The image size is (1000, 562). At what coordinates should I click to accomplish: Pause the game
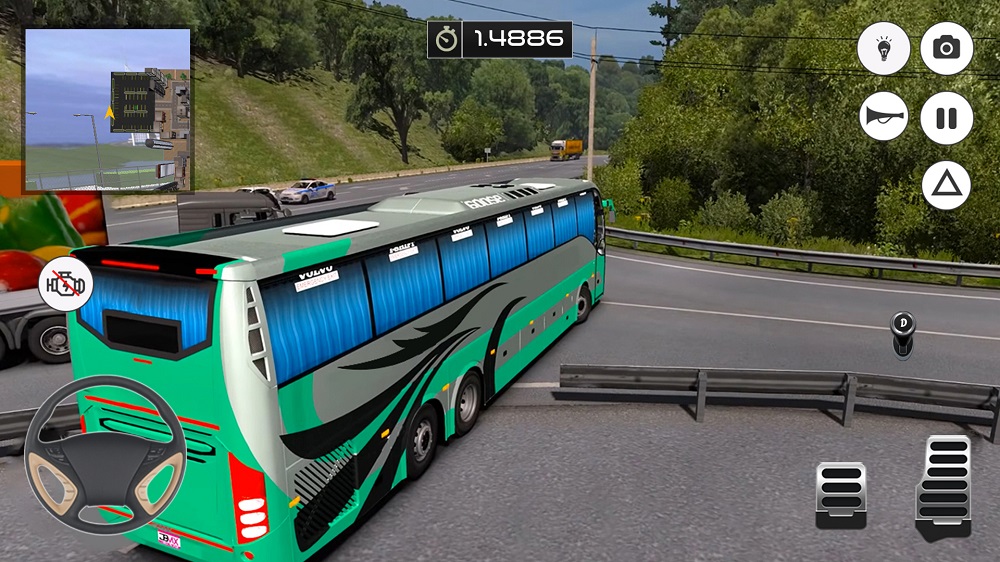(x=946, y=117)
